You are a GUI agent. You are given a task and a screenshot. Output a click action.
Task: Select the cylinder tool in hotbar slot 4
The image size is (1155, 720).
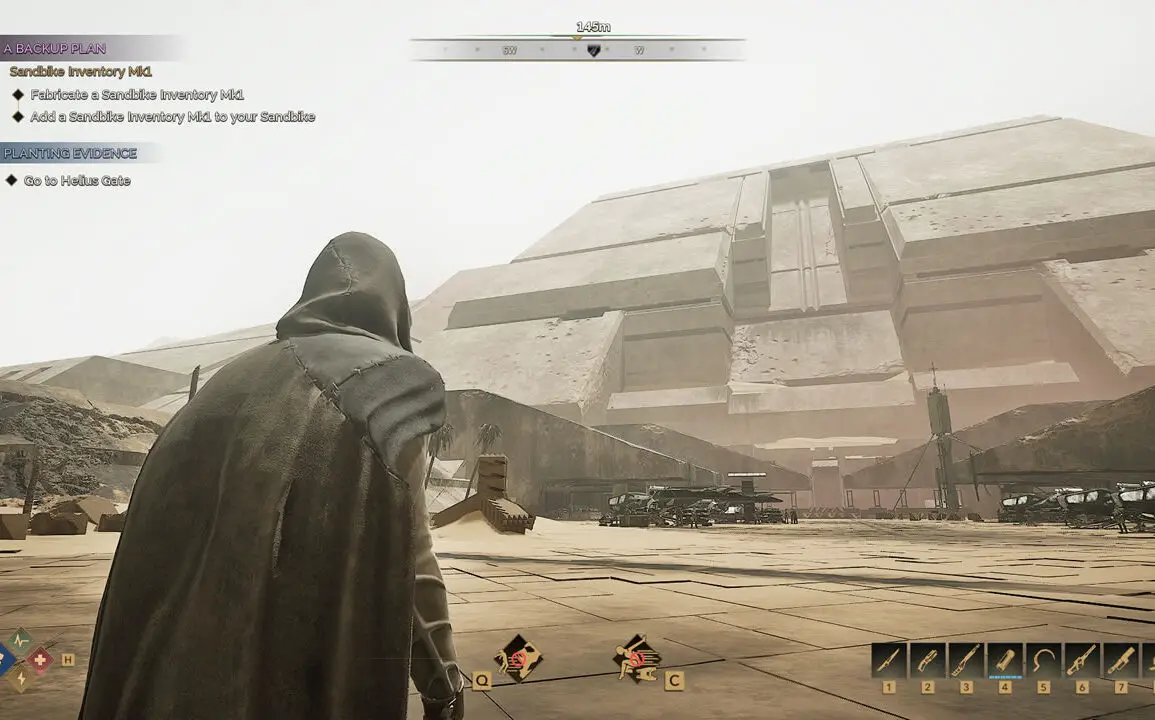[1005, 660]
